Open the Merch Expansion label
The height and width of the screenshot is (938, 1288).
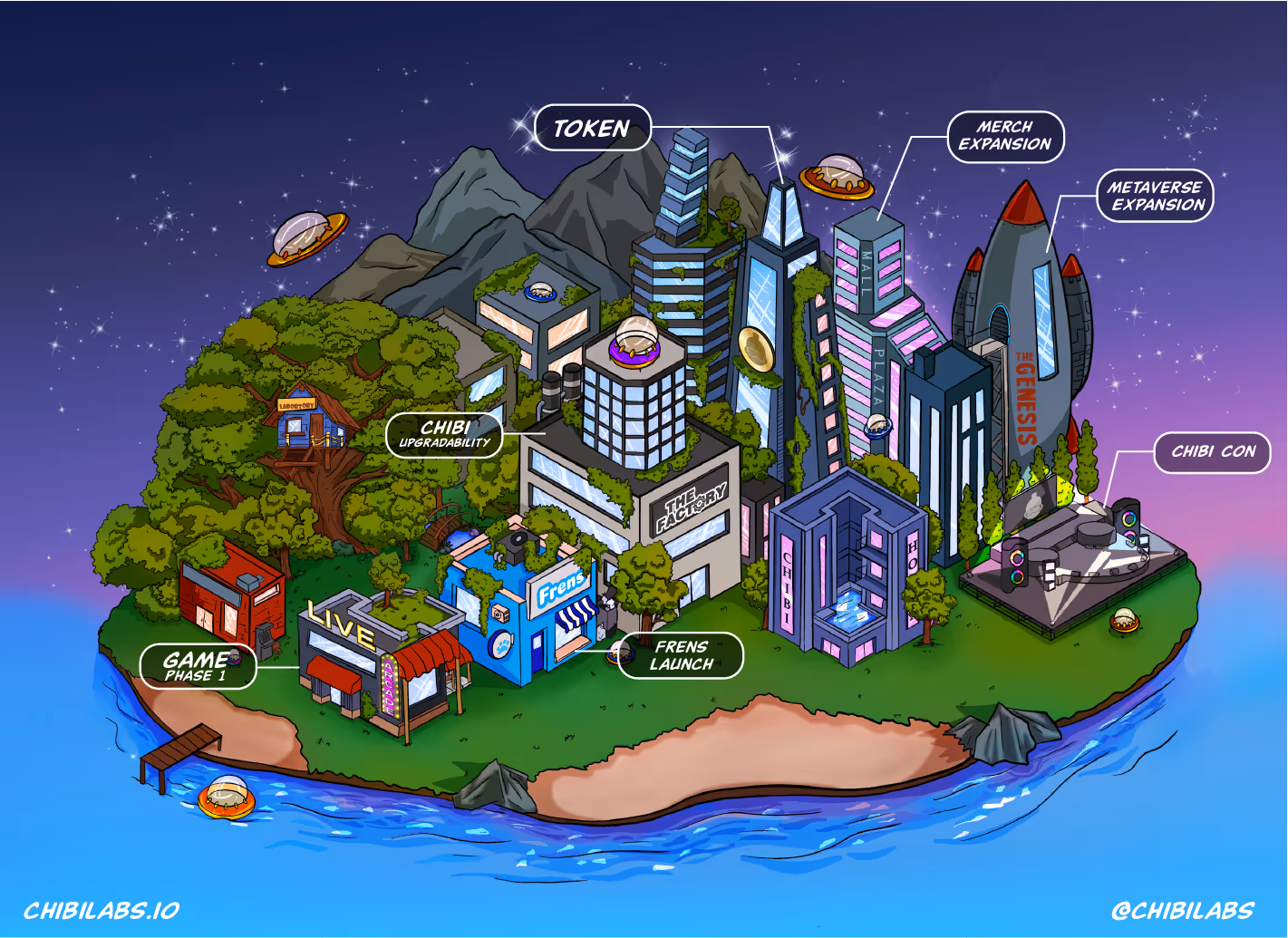click(1005, 137)
